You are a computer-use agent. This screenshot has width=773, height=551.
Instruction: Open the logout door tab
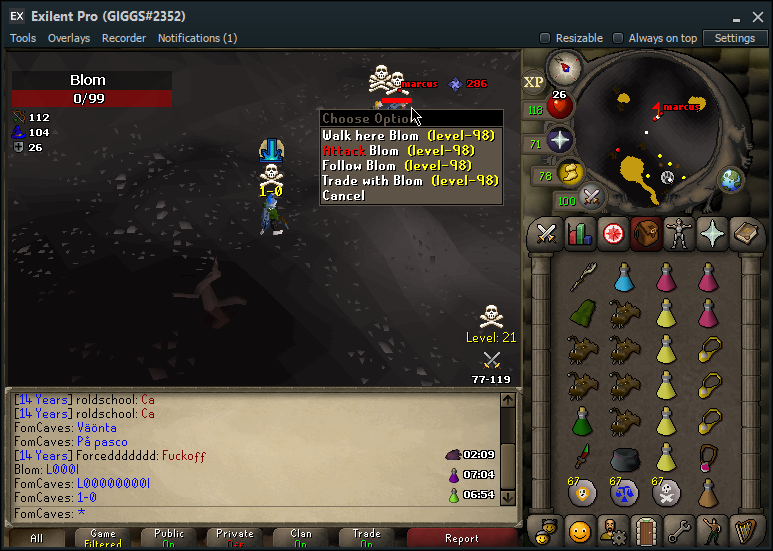click(x=645, y=529)
